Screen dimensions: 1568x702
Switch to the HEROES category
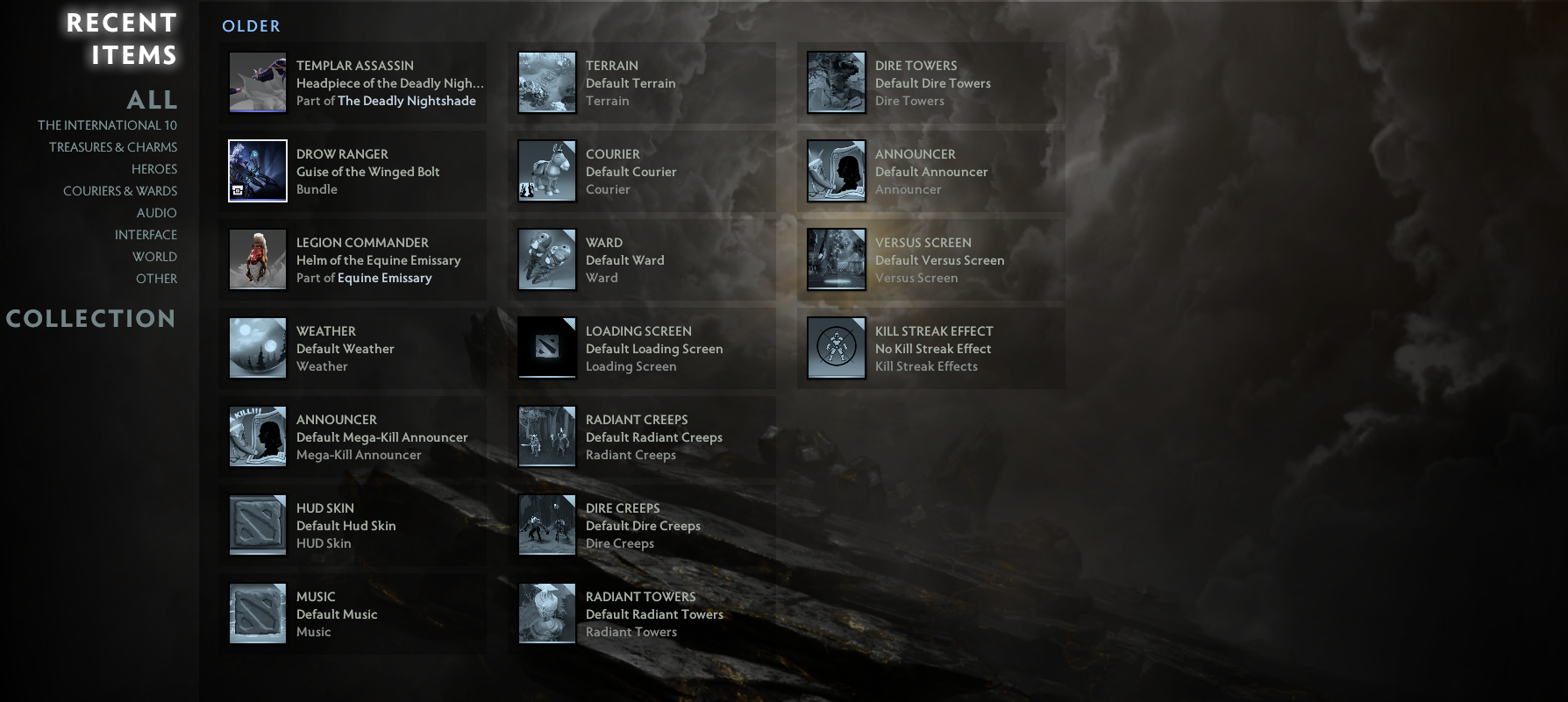pyautogui.click(x=154, y=168)
